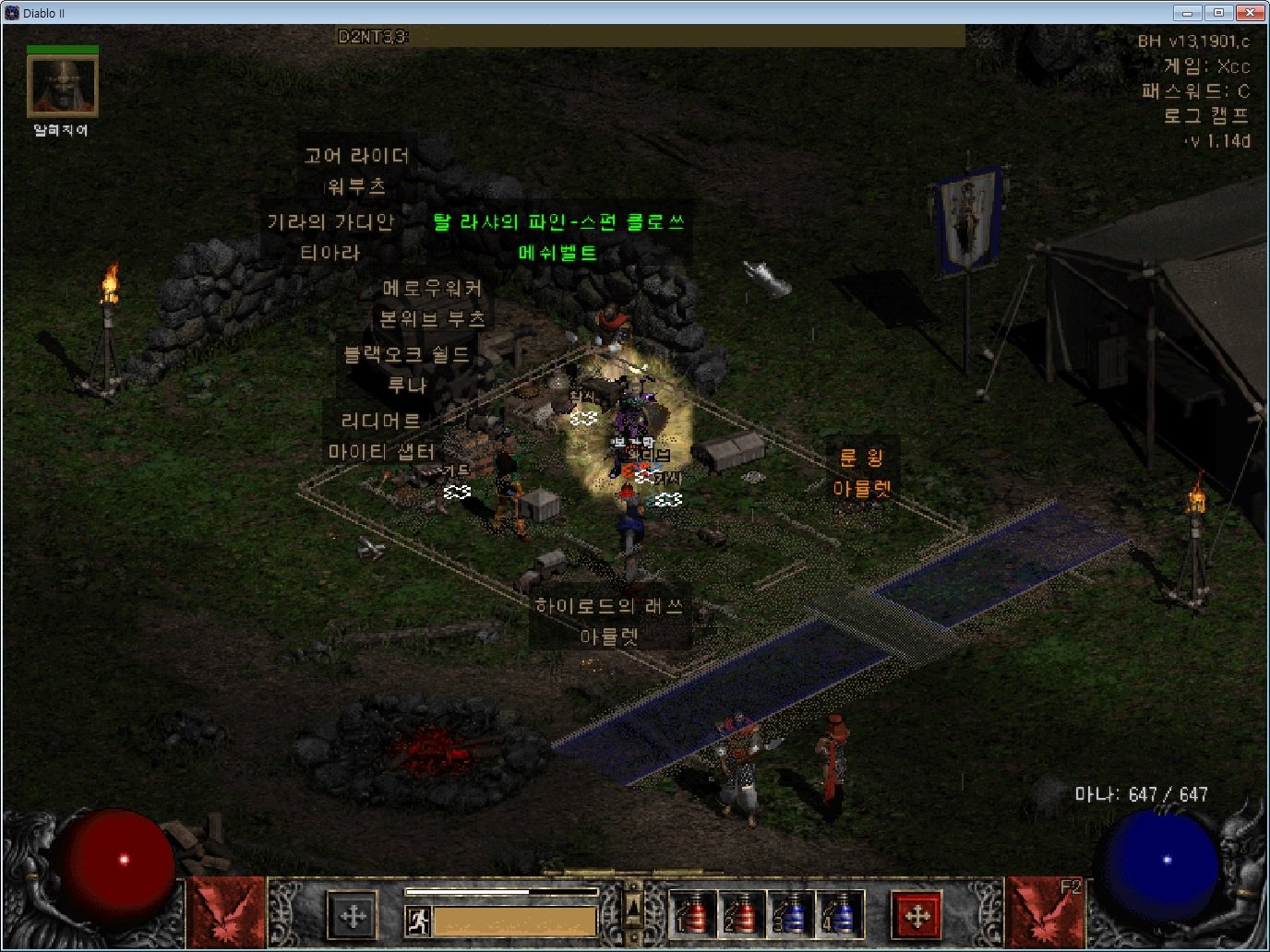This screenshot has height=952, width=1270.
Task: Close the Diablo II window
Action: pos(1249,13)
